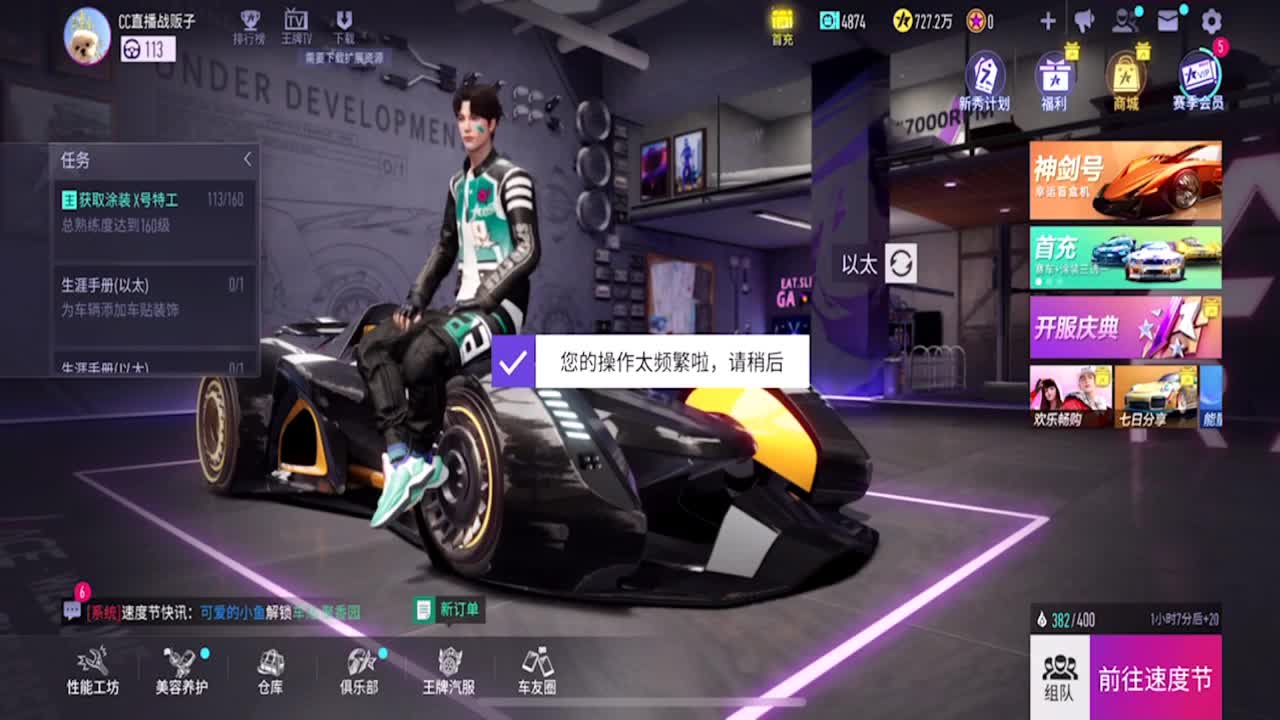Open the 新订单 new order button
1280x720 pixels.
pyautogui.click(x=445, y=609)
